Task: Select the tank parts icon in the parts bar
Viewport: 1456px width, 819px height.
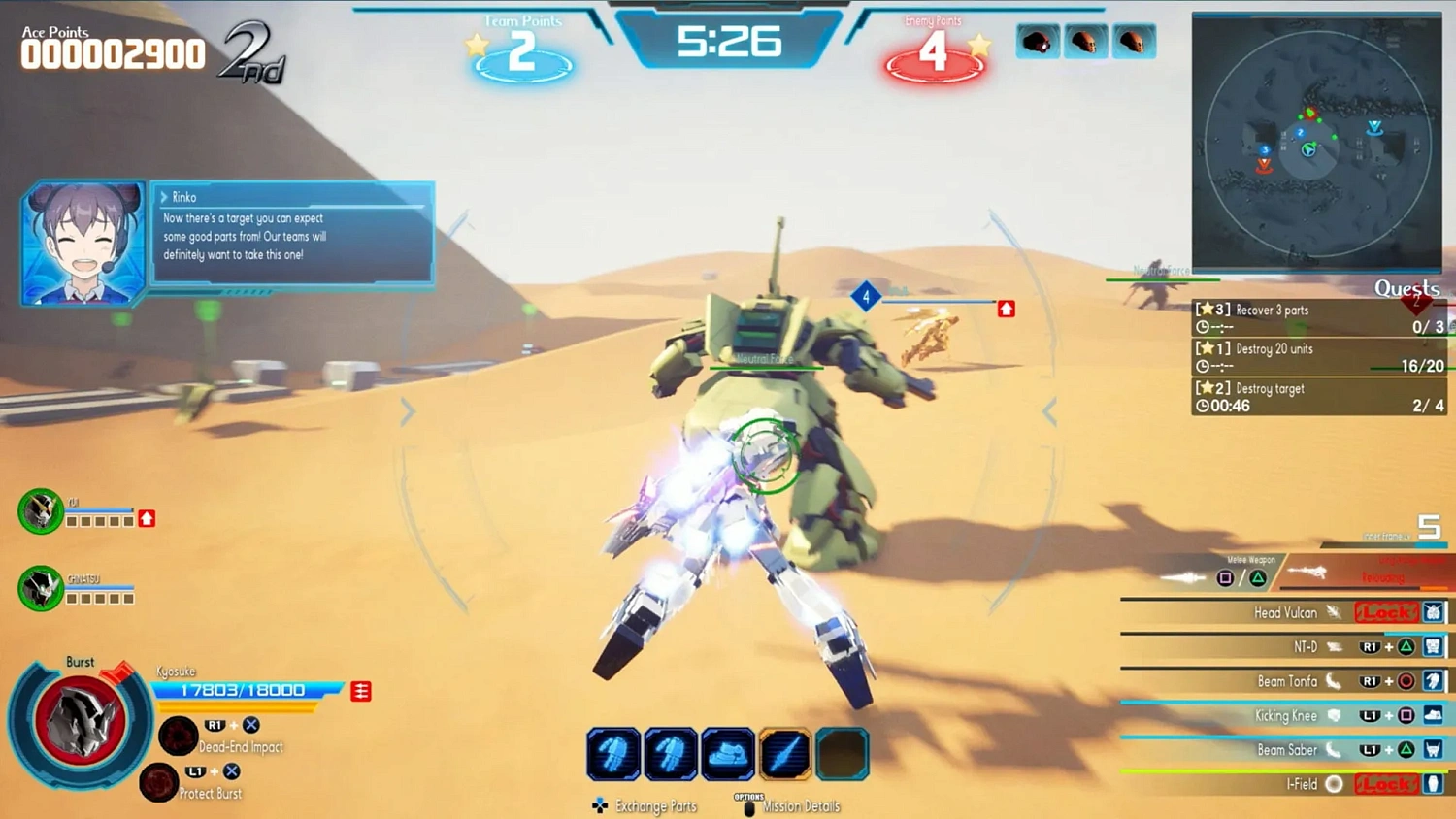Action: 728,752
